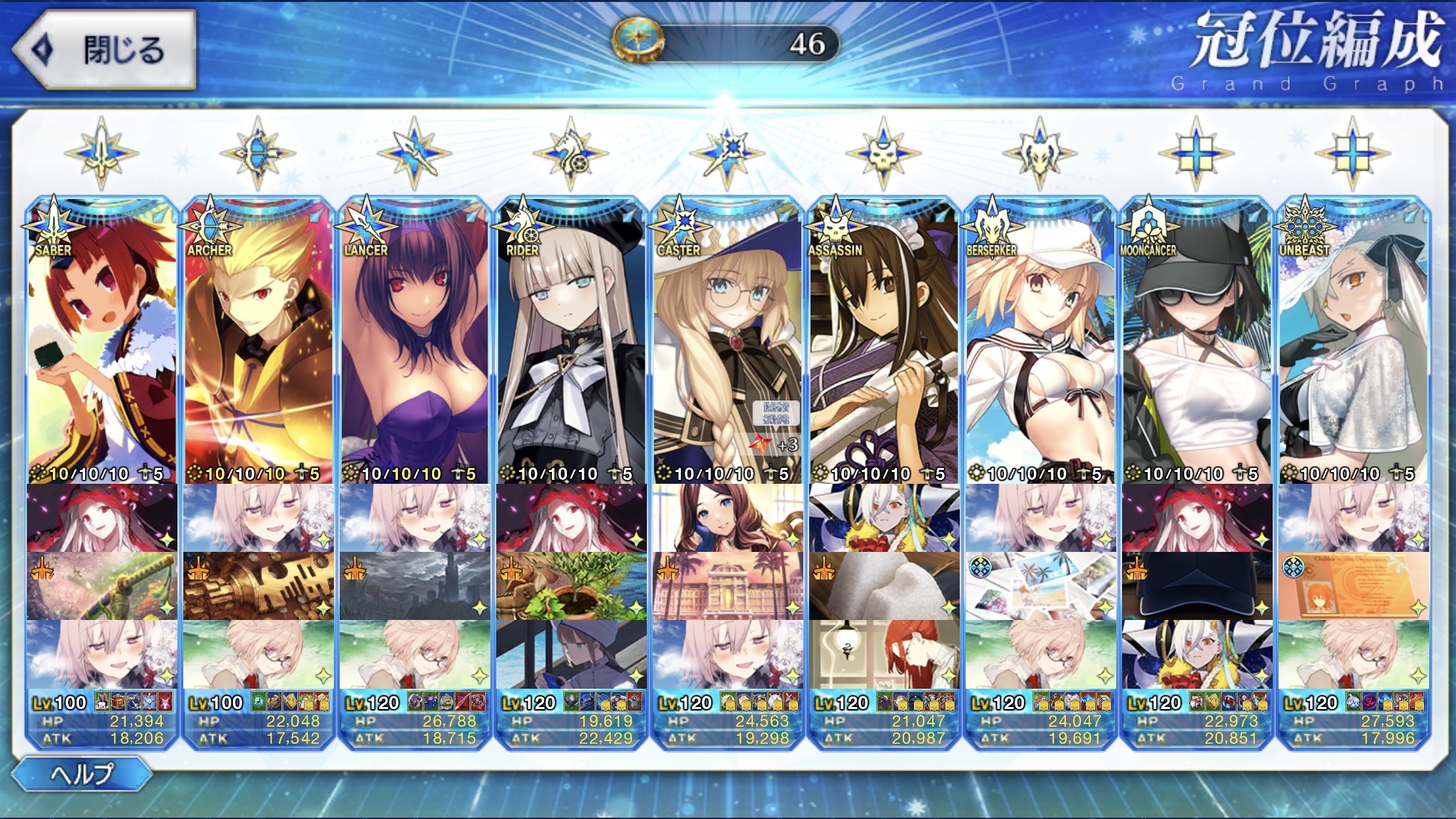Viewport: 1456px width, 819px height.
Task: Select the black cap craft essence under Mooncancer
Action: [x=1197, y=586]
